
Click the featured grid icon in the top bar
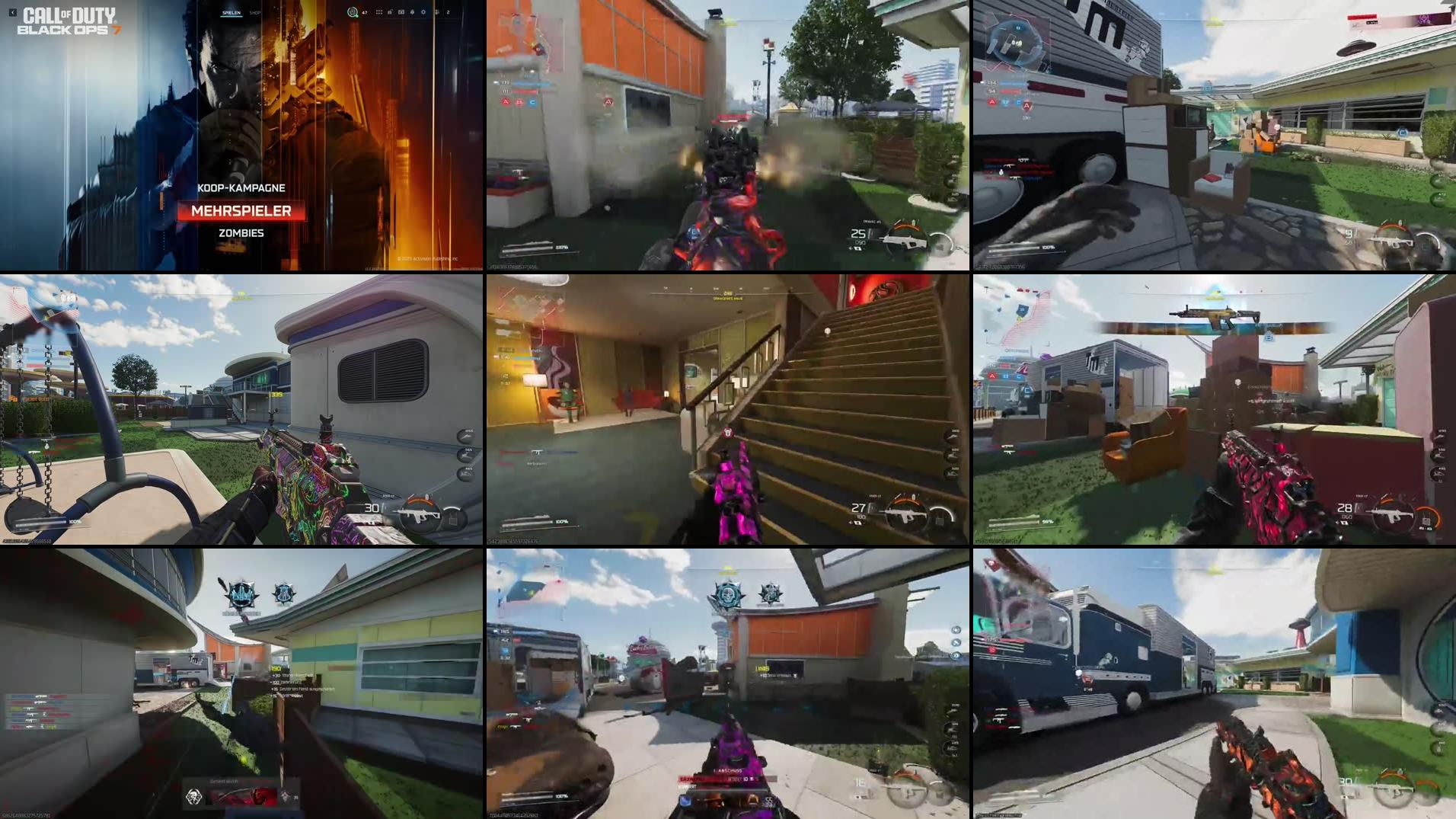[379, 11]
